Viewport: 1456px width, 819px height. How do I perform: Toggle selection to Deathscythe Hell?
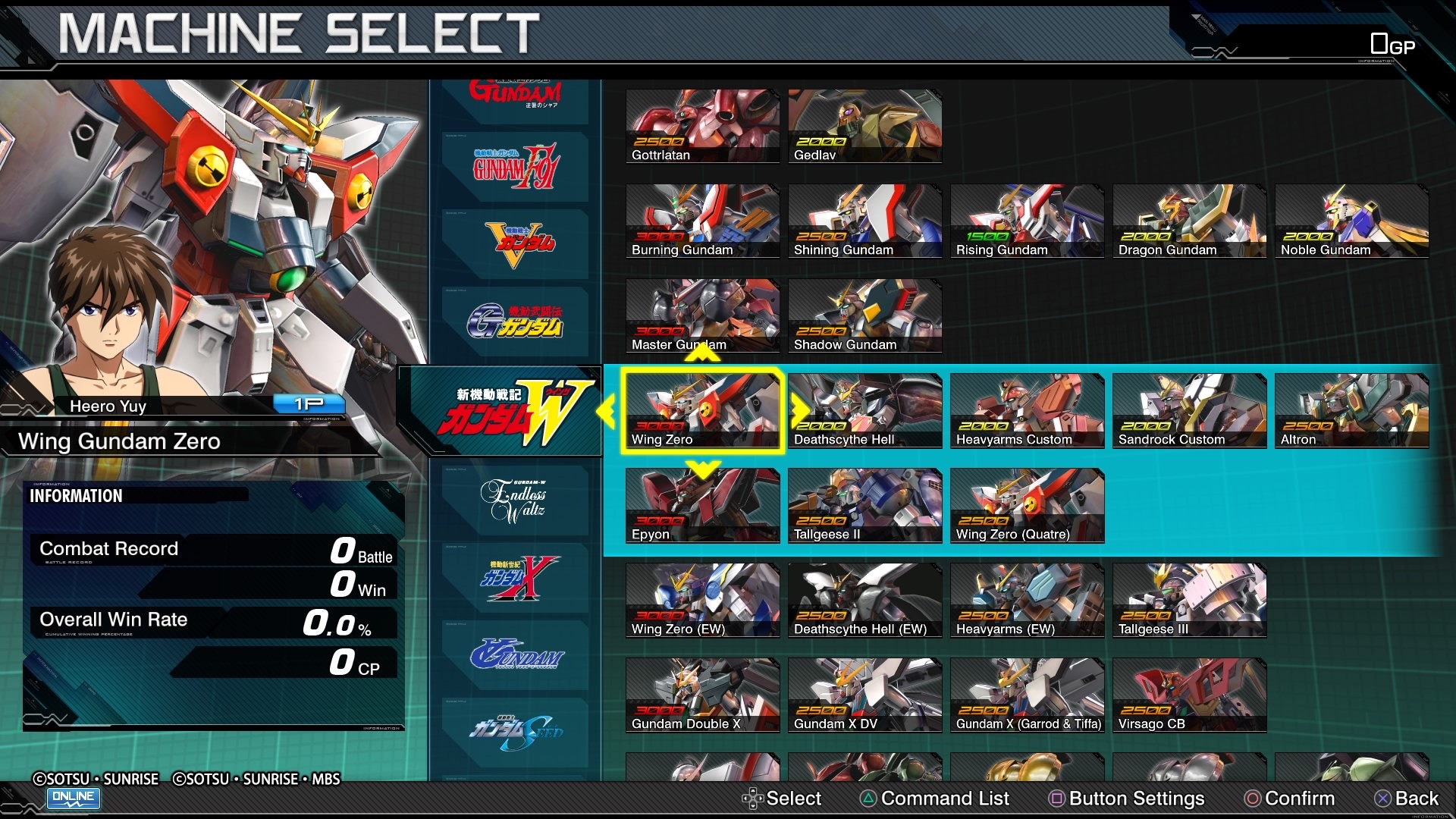[864, 411]
